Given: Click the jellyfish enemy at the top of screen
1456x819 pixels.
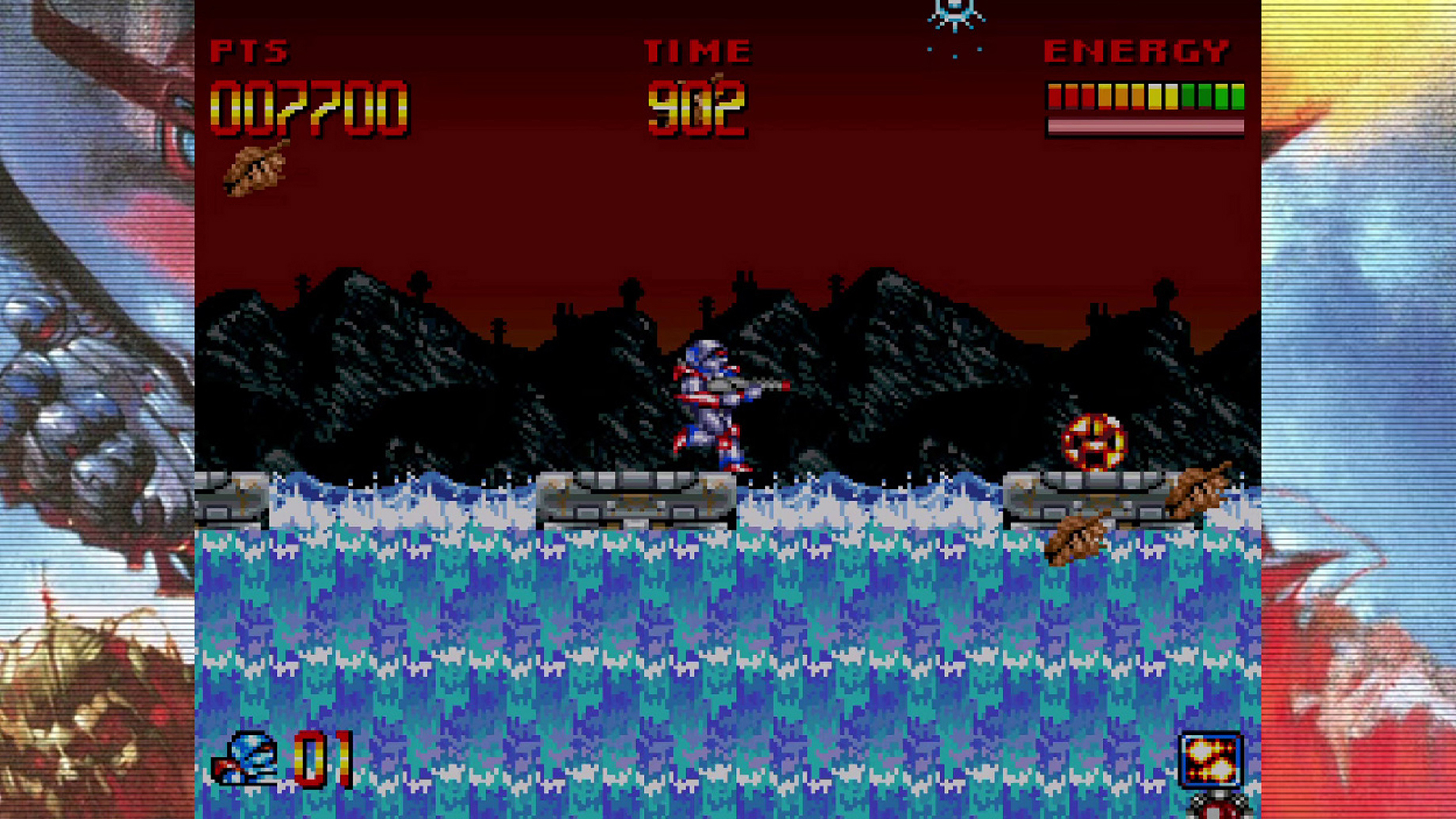Looking at the screenshot, I should pos(955,12).
